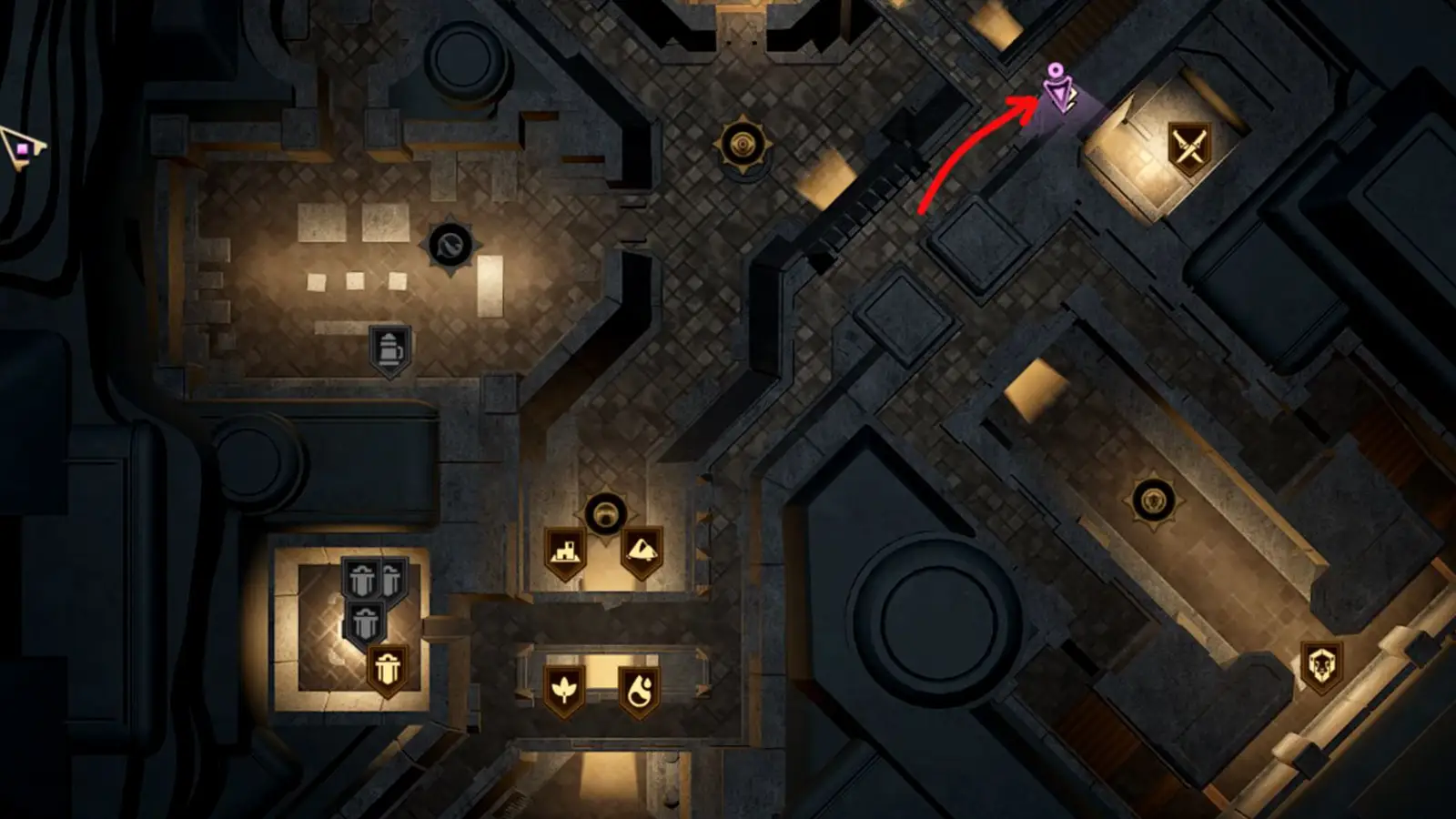Click the purple quest objective marker
This screenshot has height=819, width=1456.
[x=1057, y=89]
